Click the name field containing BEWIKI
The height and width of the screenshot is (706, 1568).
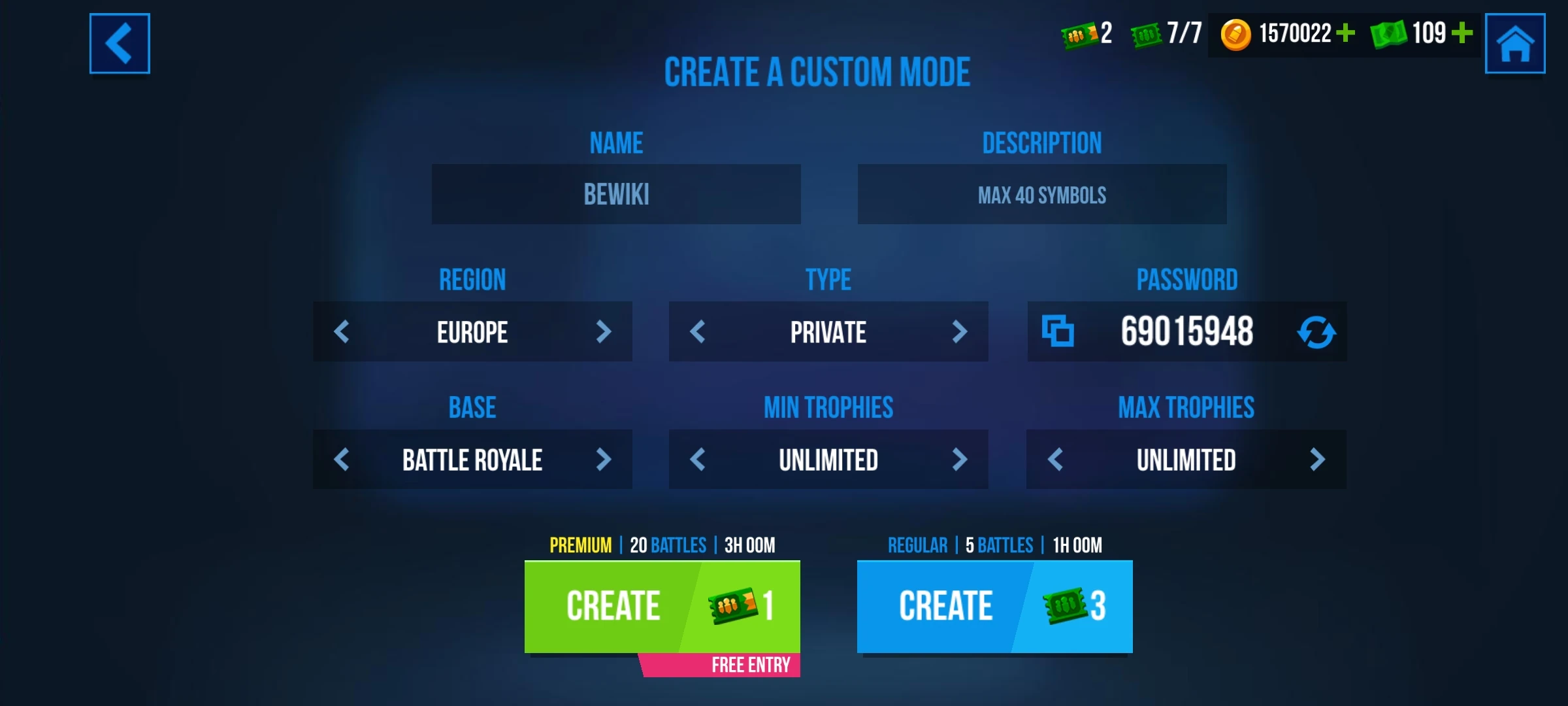pos(616,194)
